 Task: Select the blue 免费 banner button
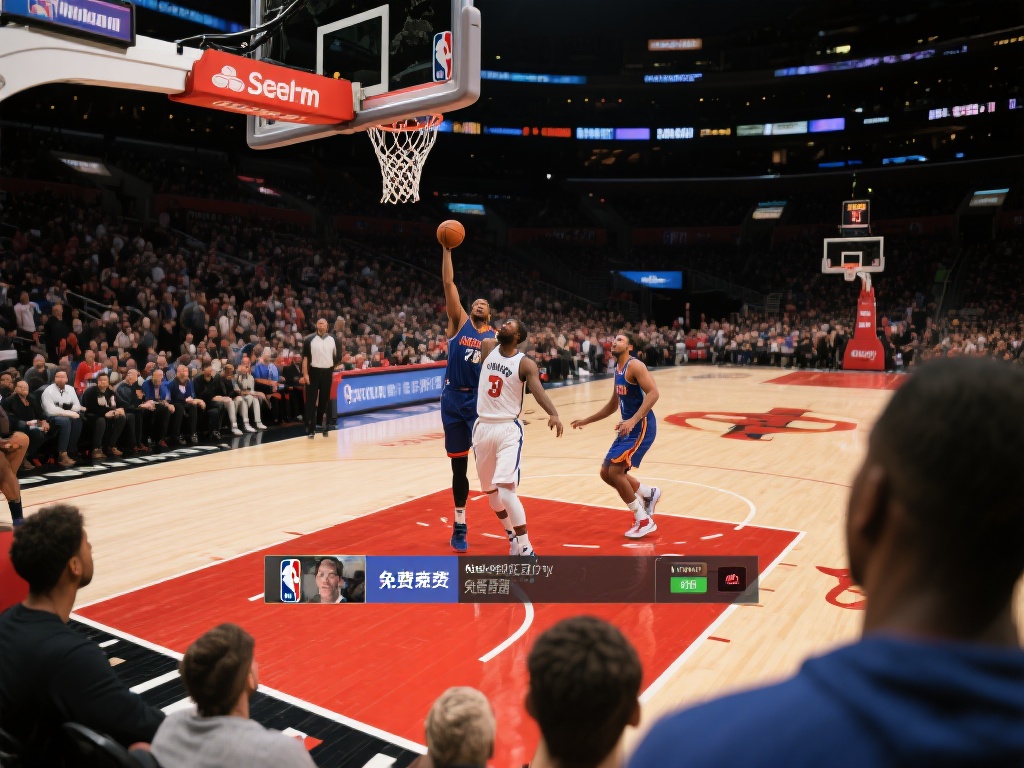tap(412, 580)
